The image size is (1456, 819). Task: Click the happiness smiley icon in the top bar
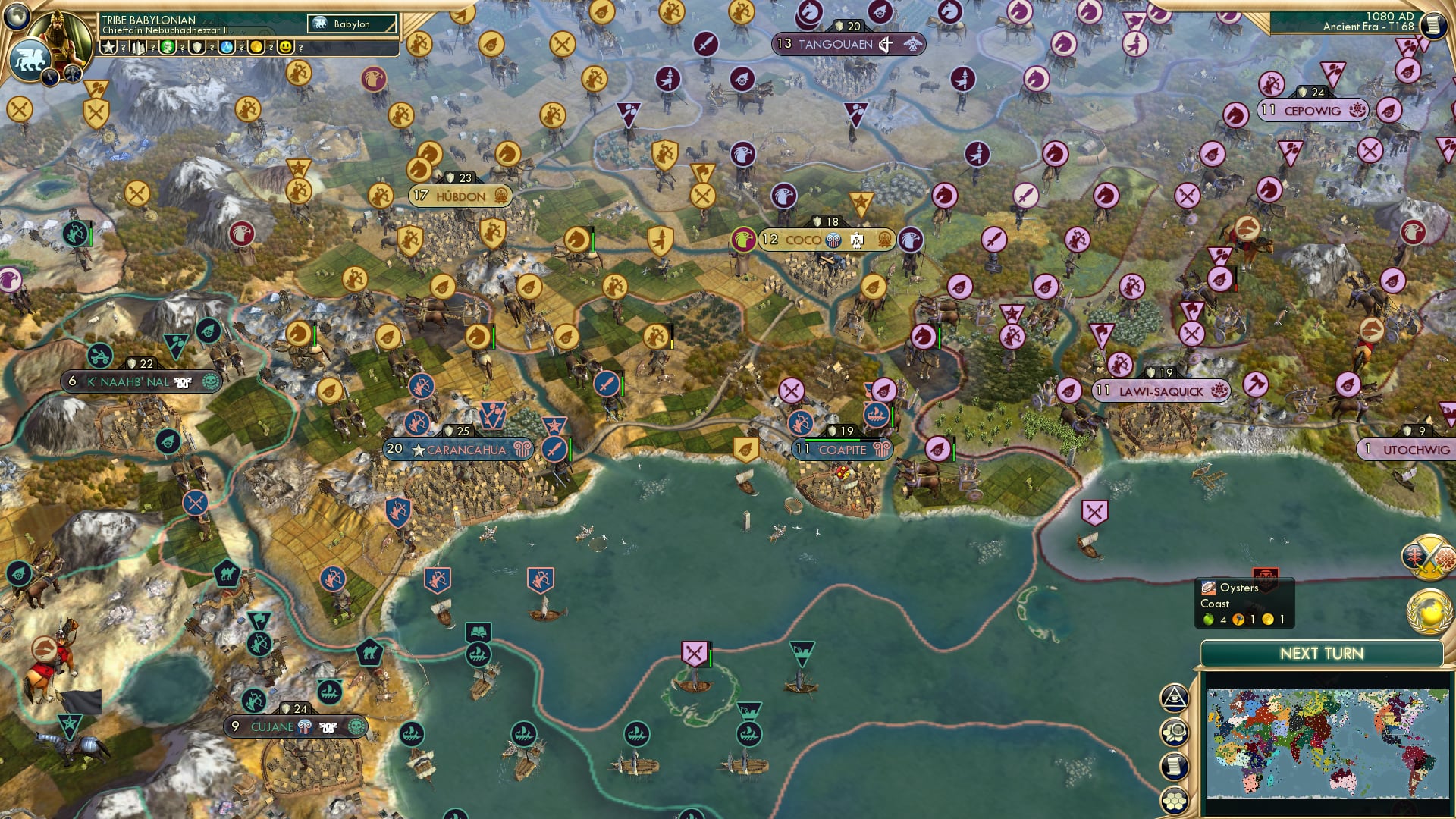click(287, 48)
